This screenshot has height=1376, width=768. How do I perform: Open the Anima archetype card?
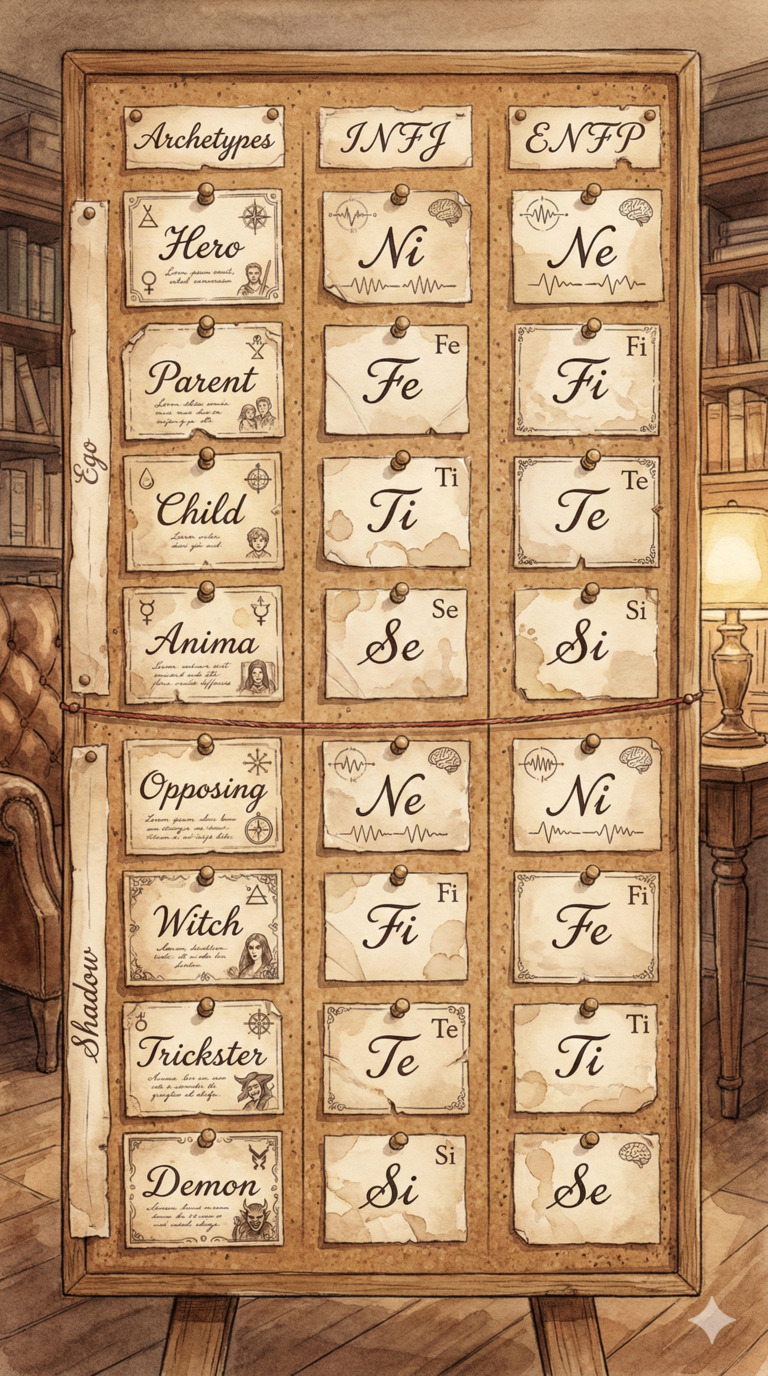[x=202, y=643]
